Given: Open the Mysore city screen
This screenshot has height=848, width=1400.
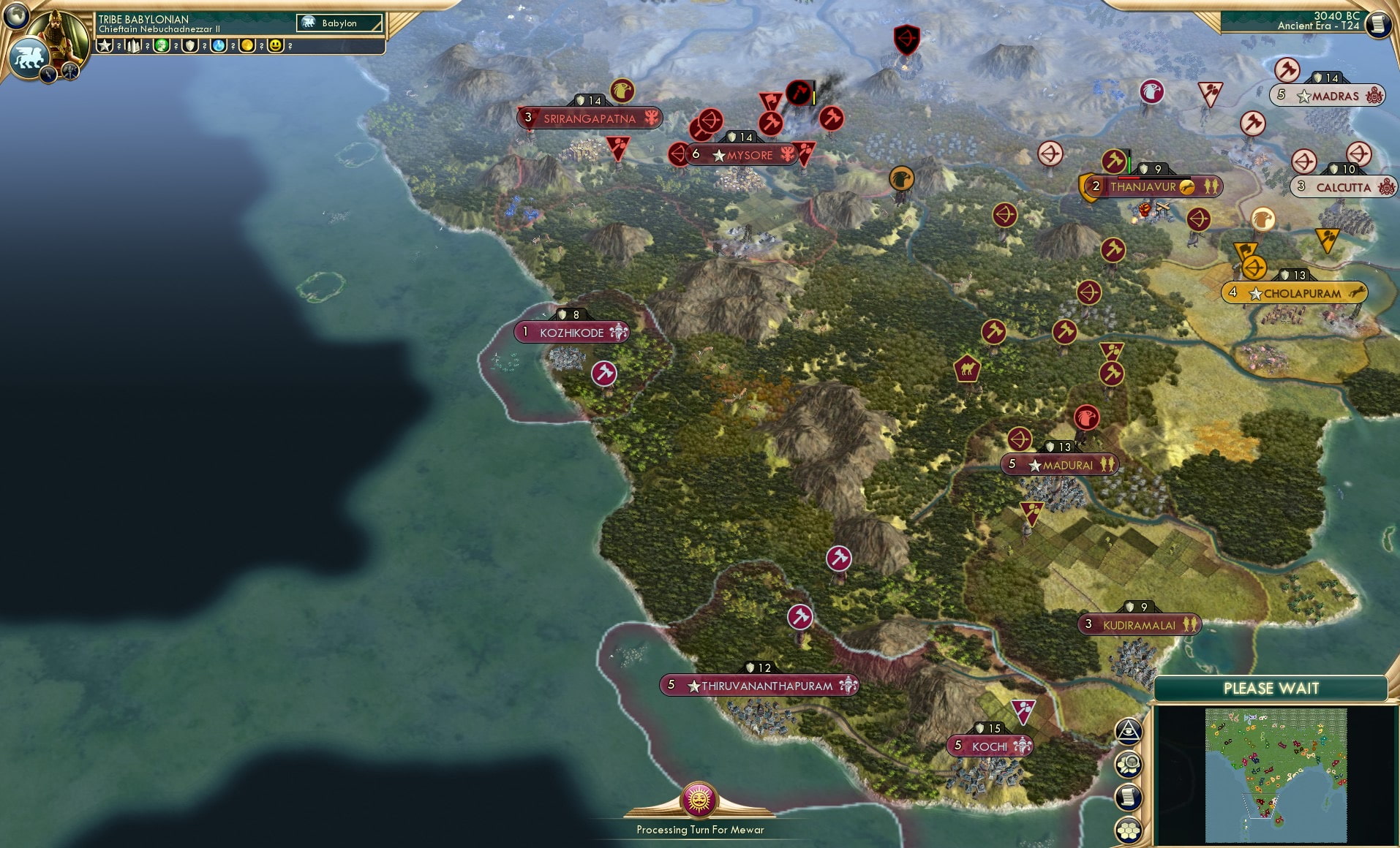Looking at the screenshot, I should point(745,155).
